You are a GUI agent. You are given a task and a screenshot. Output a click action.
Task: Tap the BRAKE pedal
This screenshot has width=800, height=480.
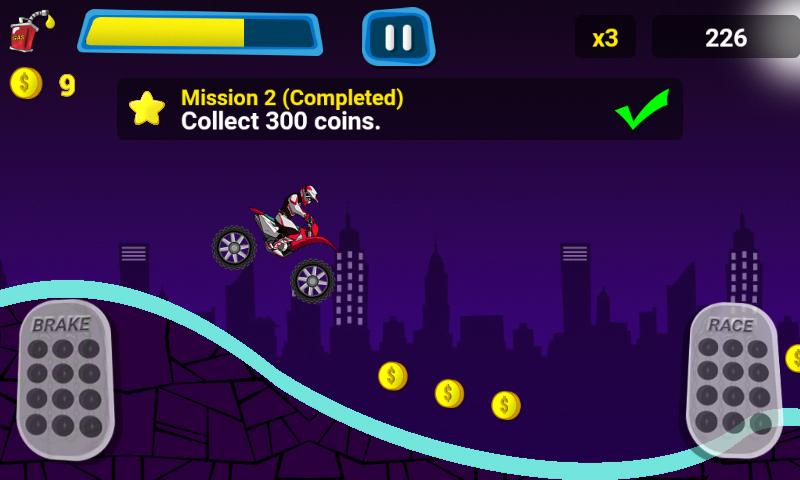point(65,379)
